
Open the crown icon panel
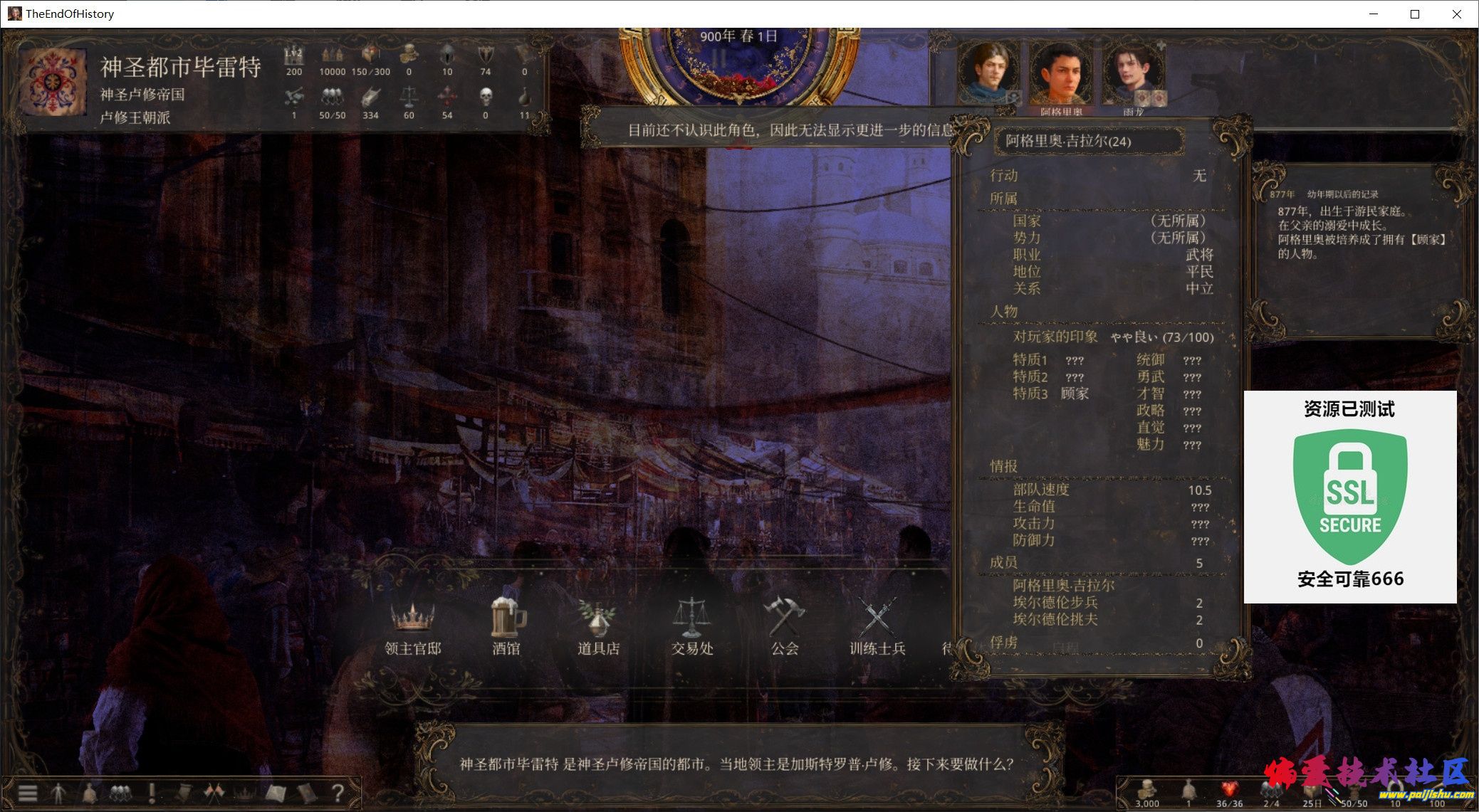pos(244,793)
